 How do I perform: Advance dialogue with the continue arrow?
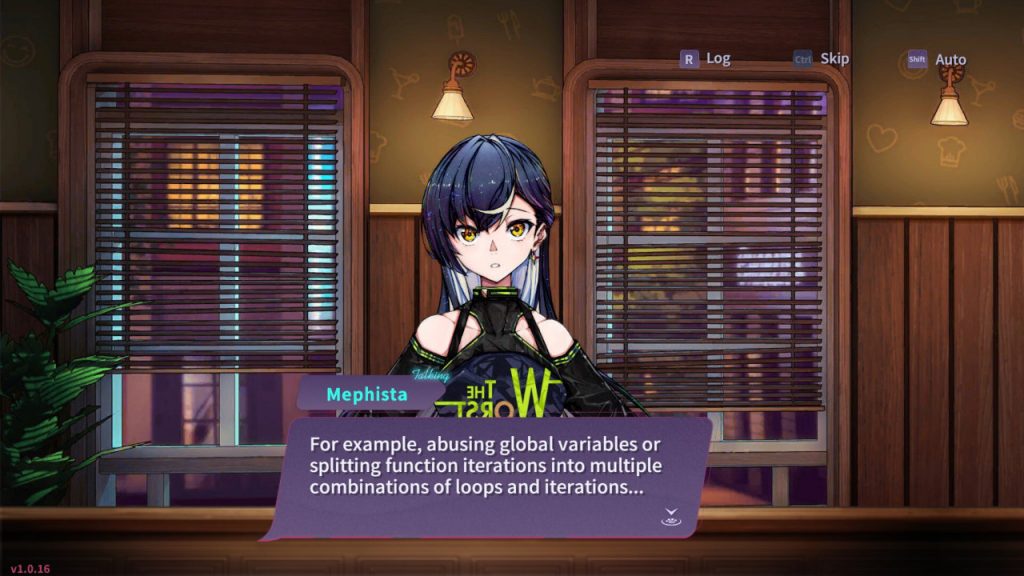[x=669, y=516]
